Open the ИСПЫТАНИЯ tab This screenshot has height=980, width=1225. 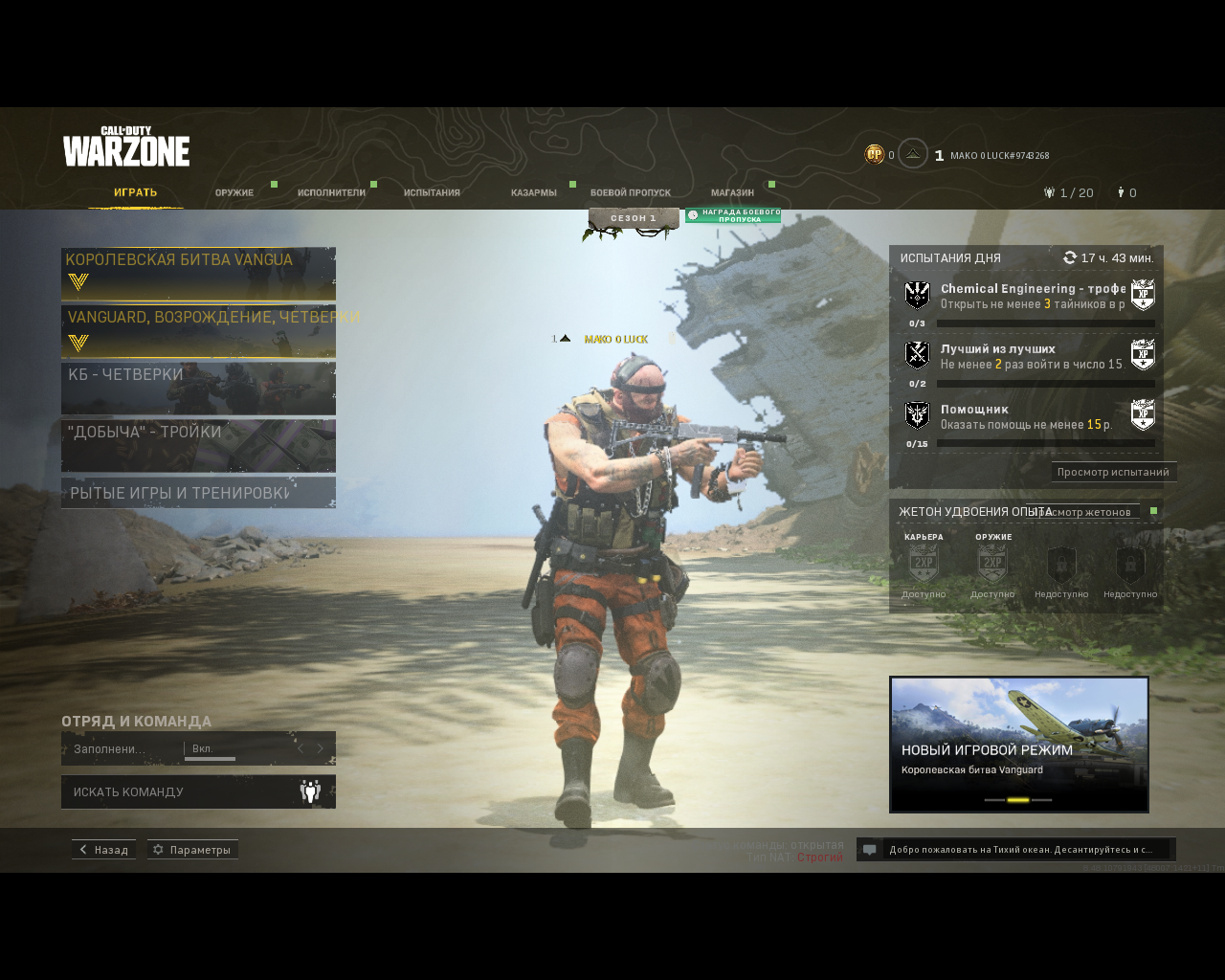point(432,192)
